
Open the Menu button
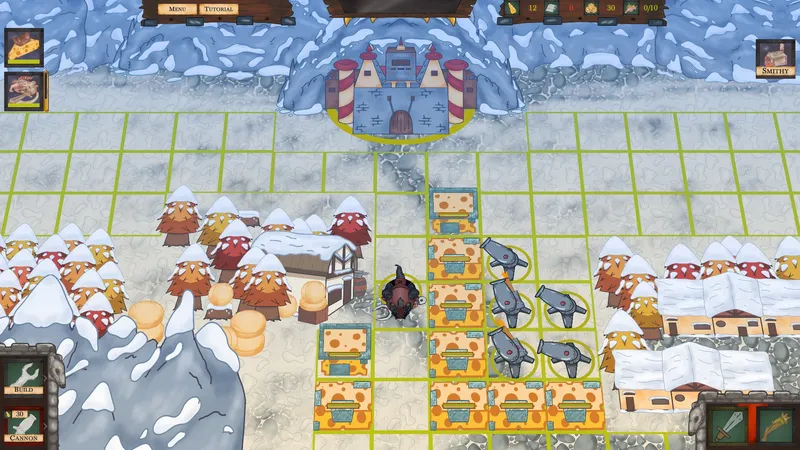click(x=177, y=9)
